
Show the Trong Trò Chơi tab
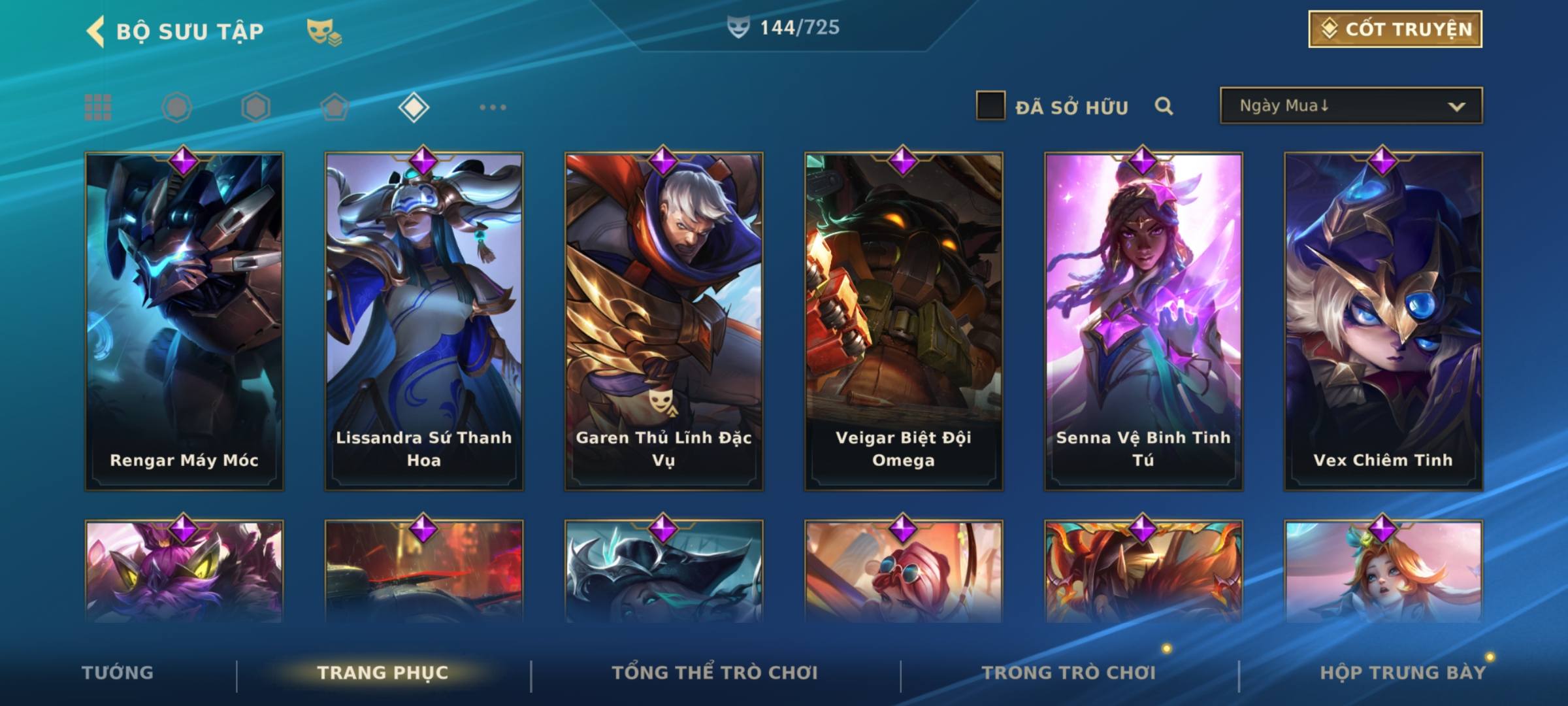(1069, 673)
